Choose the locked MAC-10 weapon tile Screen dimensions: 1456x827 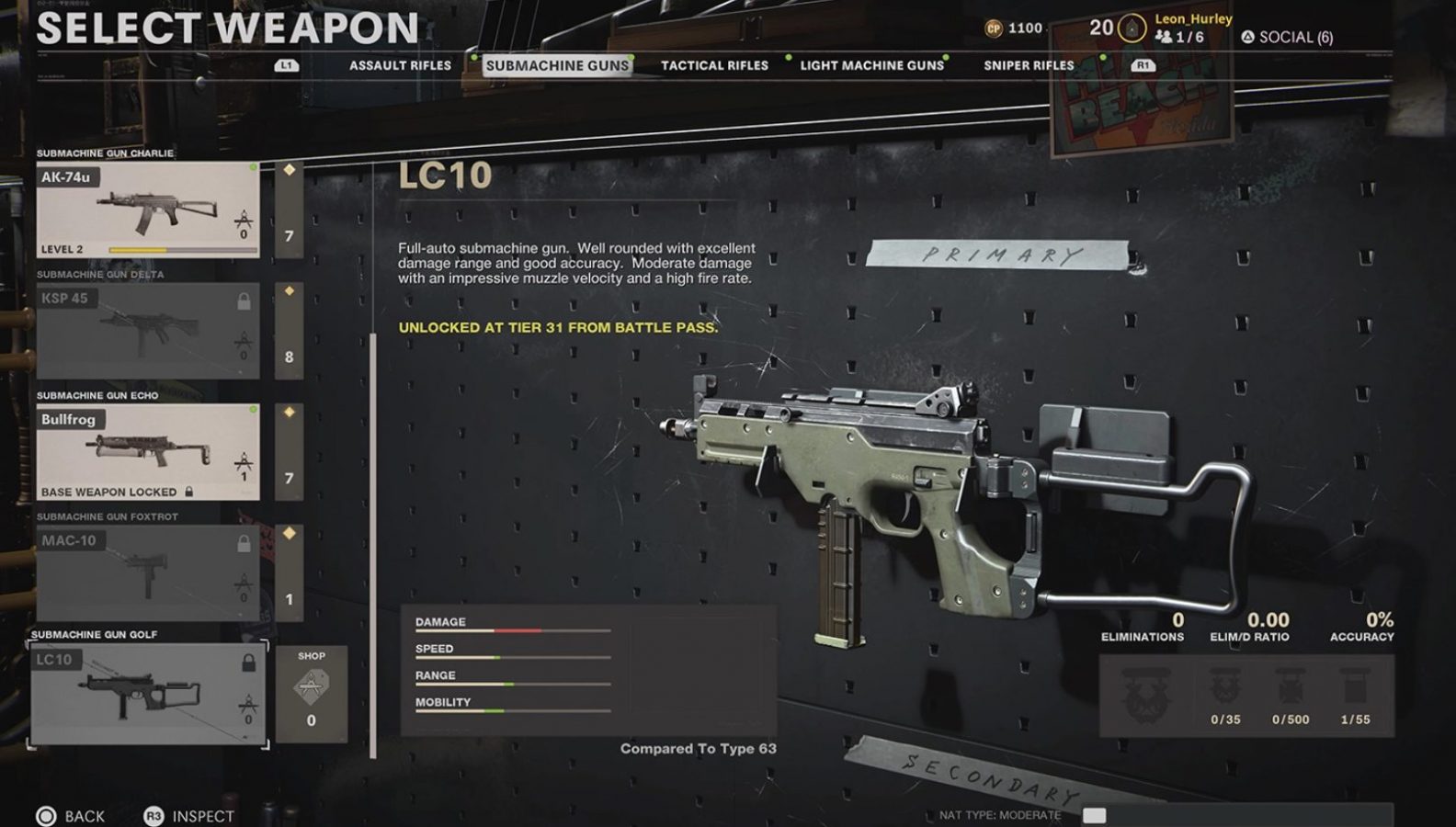148,572
